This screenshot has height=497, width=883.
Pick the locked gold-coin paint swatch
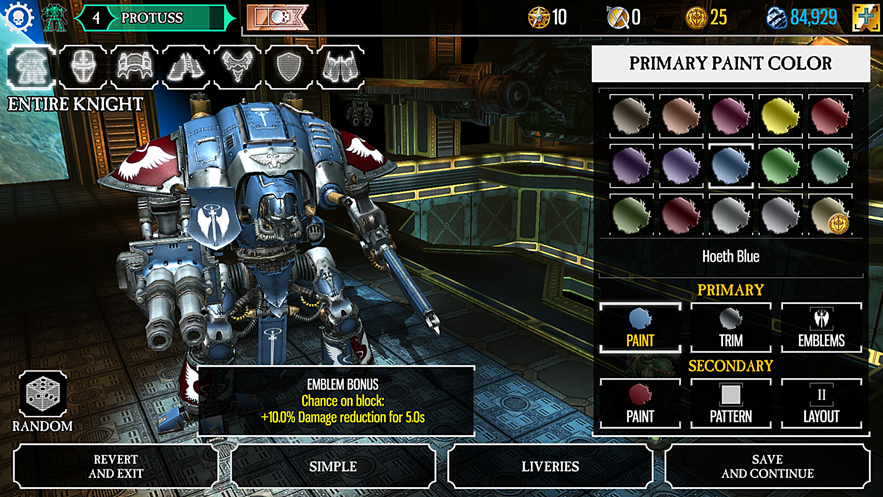830,214
